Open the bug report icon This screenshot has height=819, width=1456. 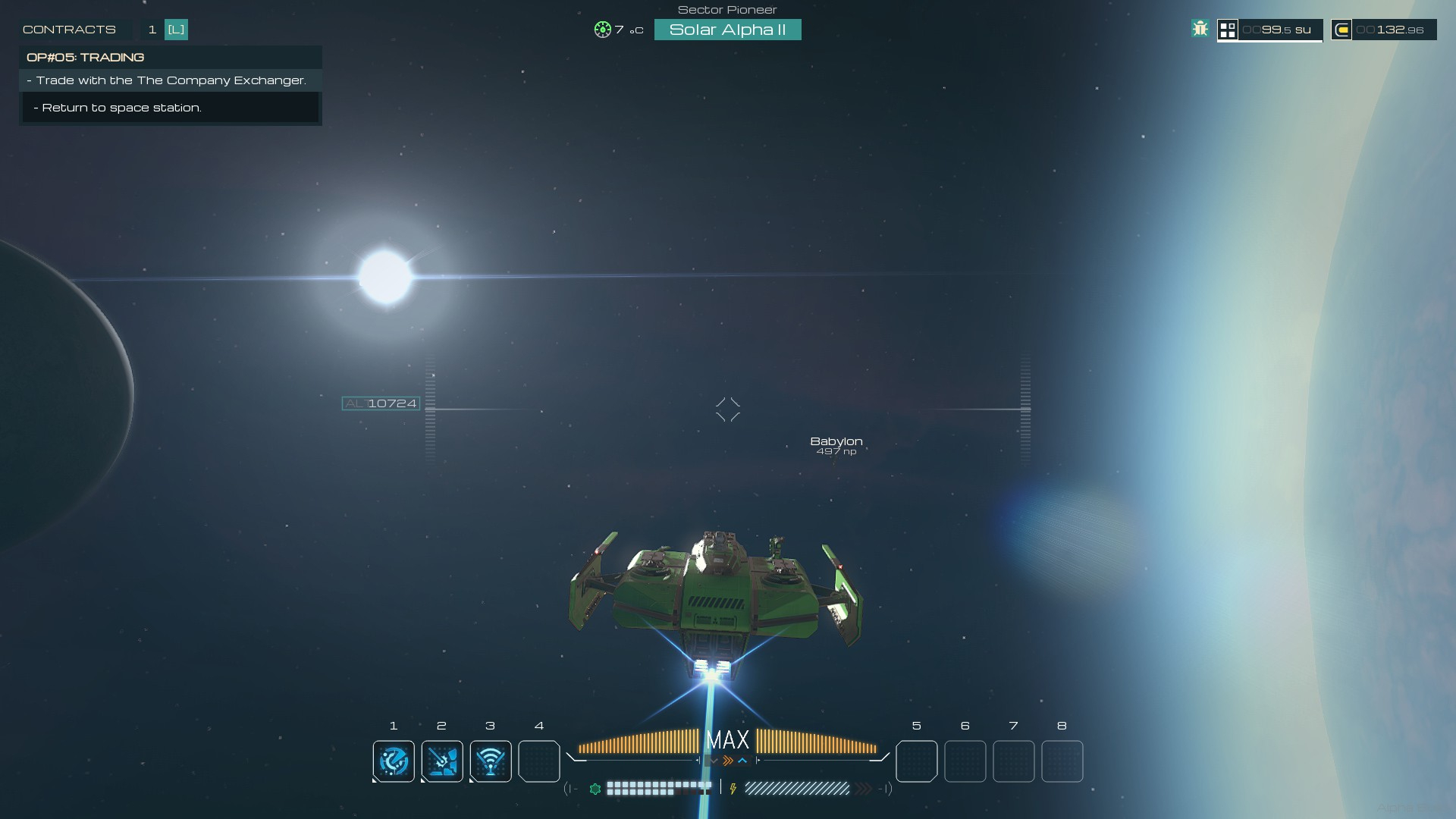(1200, 30)
